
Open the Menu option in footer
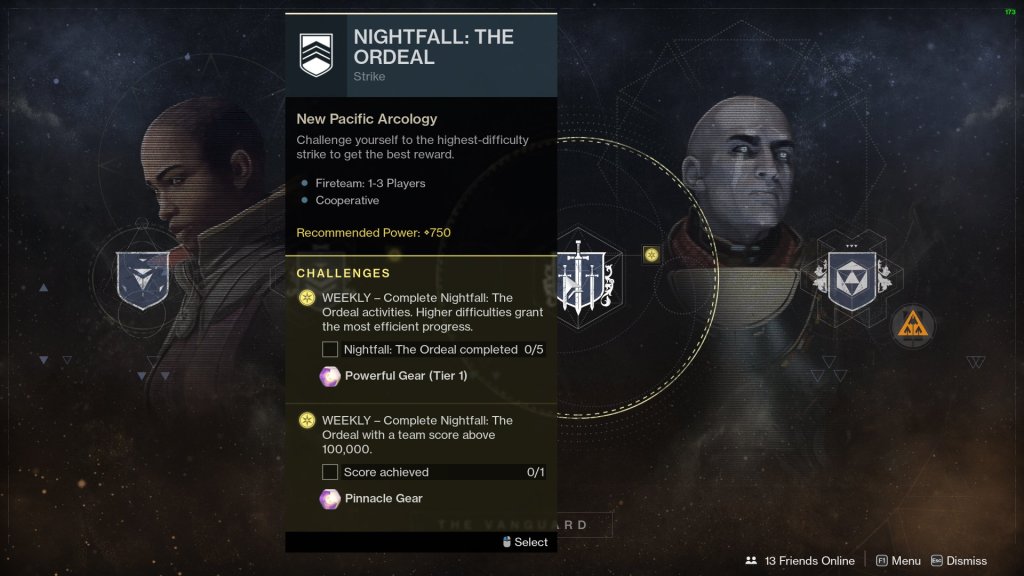tap(898, 561)
